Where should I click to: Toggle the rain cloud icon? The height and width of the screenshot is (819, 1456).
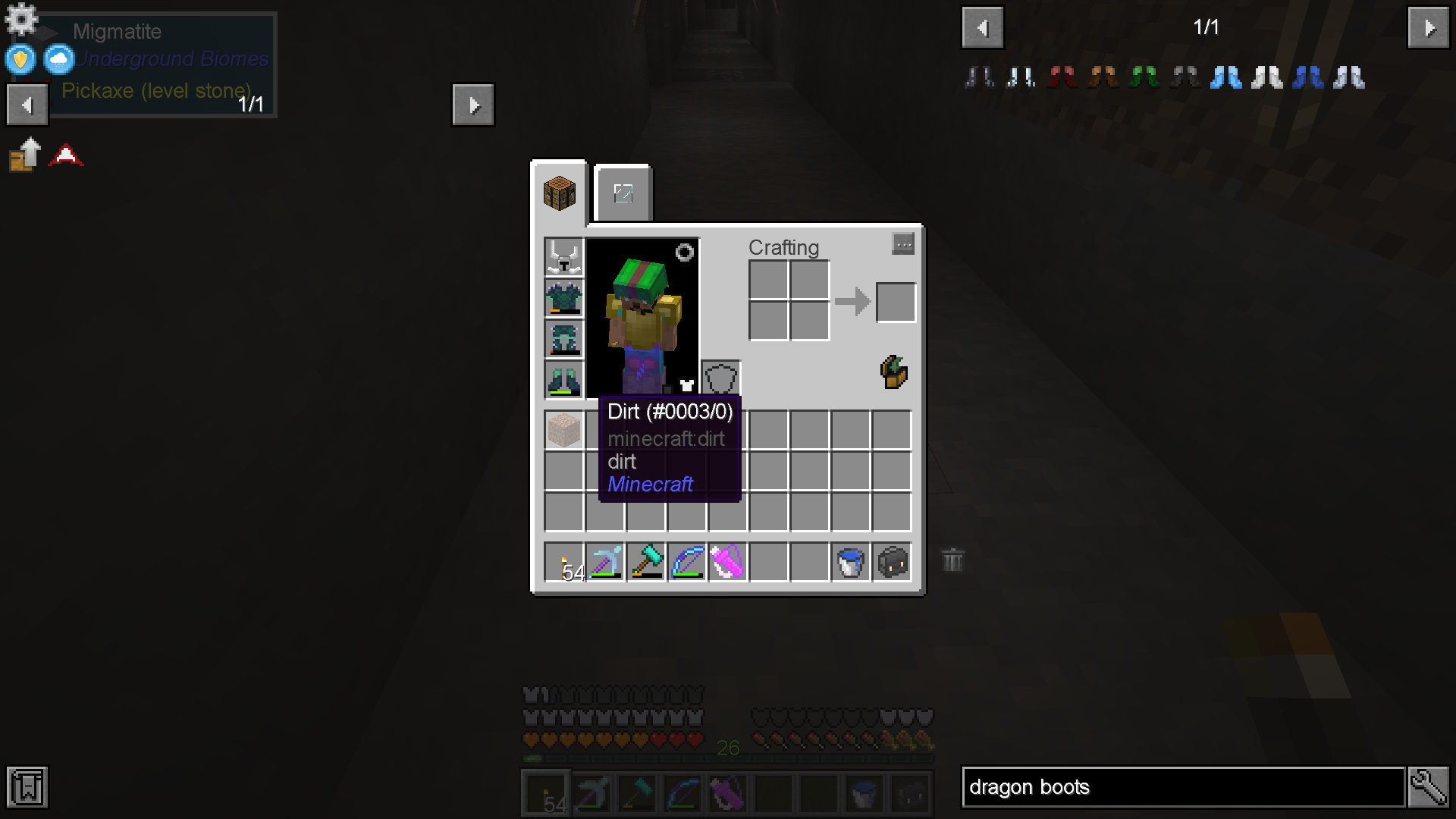58,59
